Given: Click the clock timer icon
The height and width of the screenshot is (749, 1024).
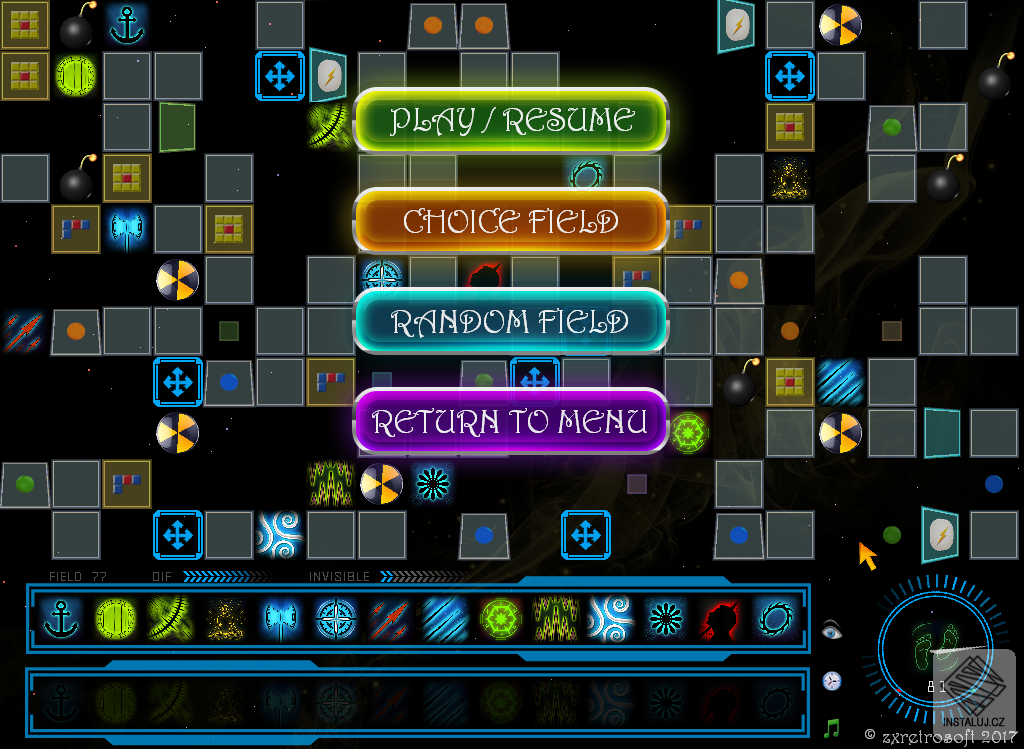Looking at the screenshot, I should 832,681.
